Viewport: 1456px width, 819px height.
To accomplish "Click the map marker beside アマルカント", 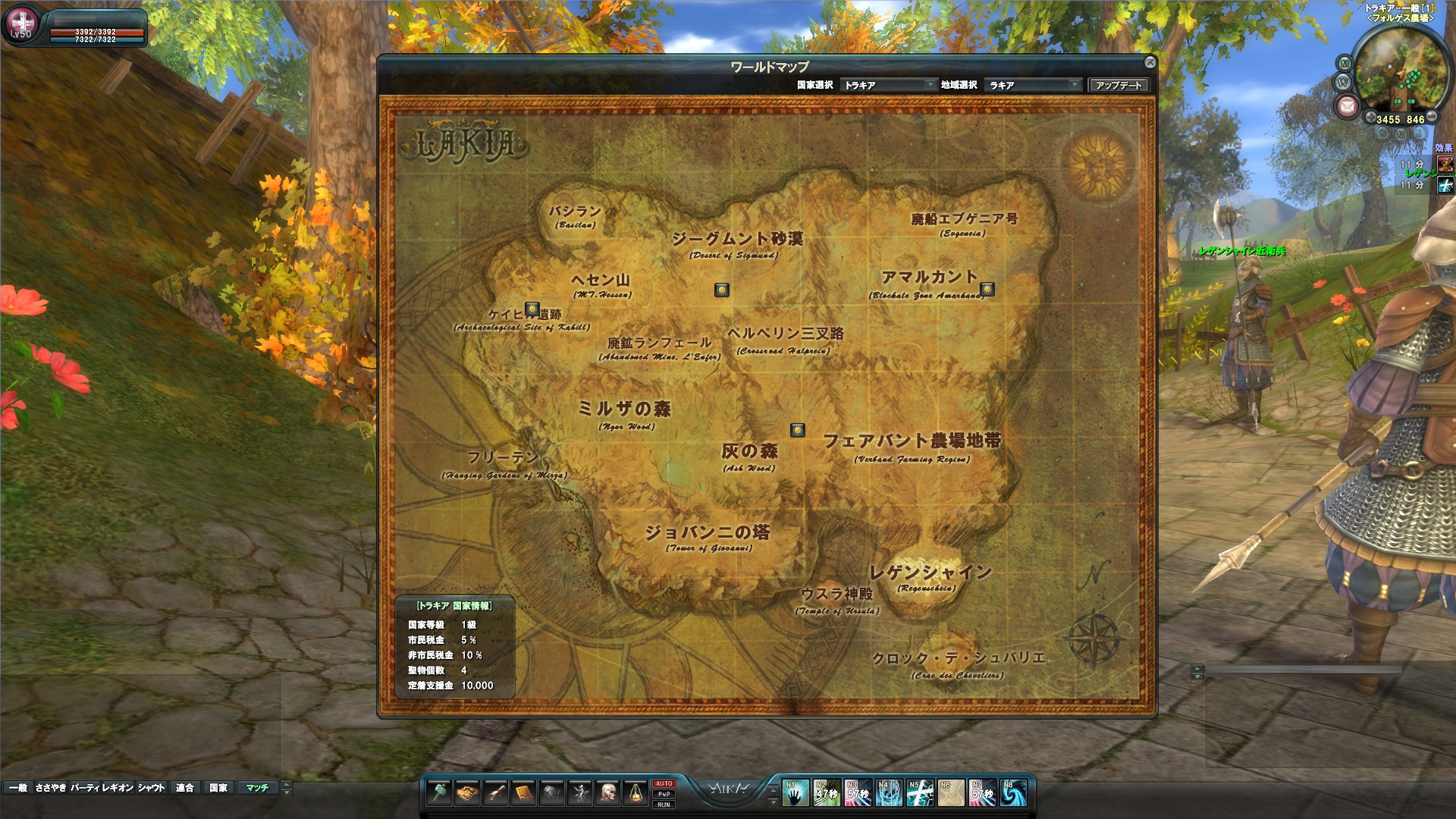I will pyautogui.click(x=987, y=289).
